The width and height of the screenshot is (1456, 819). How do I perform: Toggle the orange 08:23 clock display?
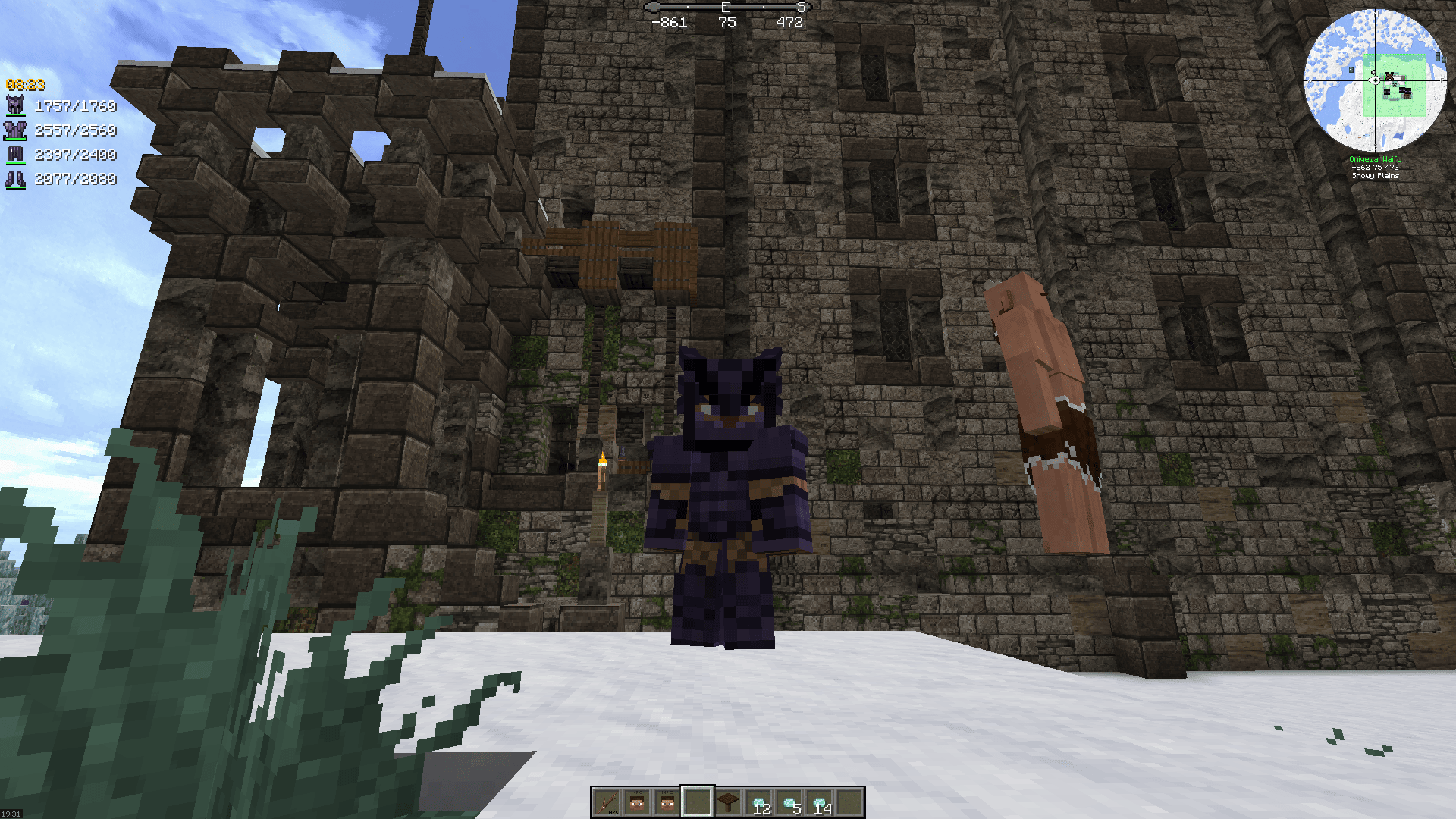click(24, 85)
